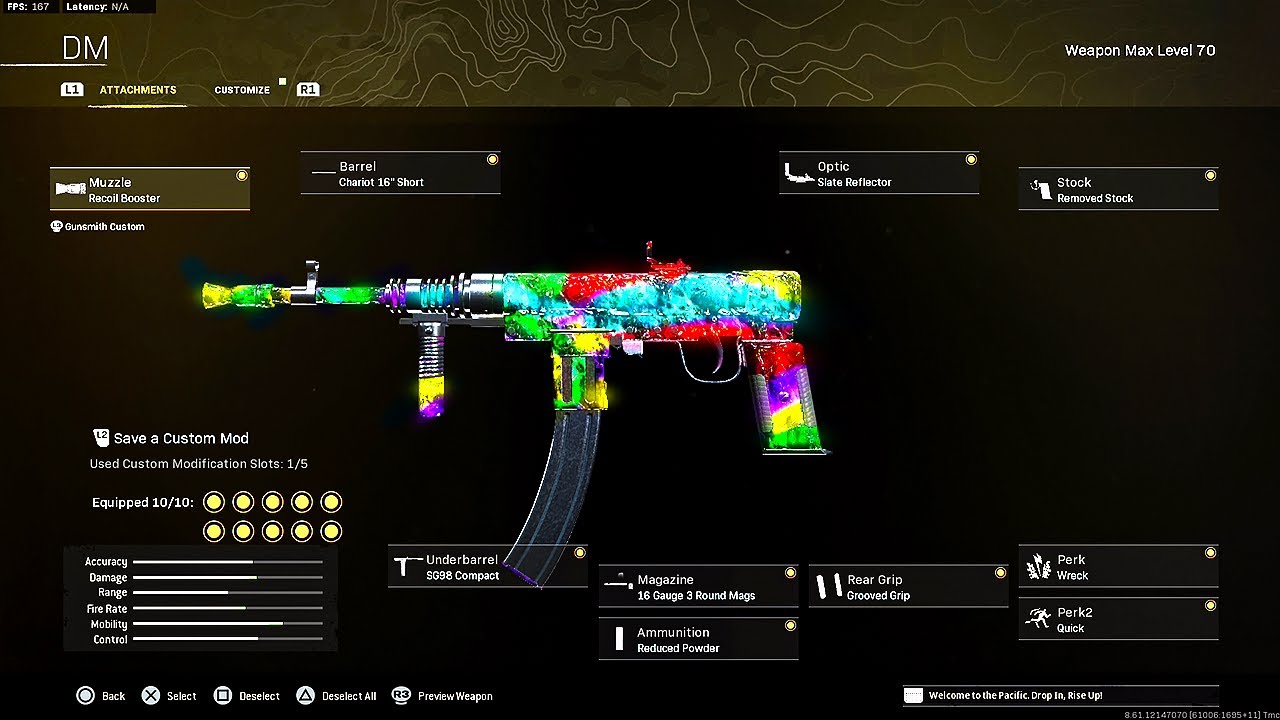Go Back to the previous menu
This screenshot has height=720, width=1280.
(x=101, y=696)
